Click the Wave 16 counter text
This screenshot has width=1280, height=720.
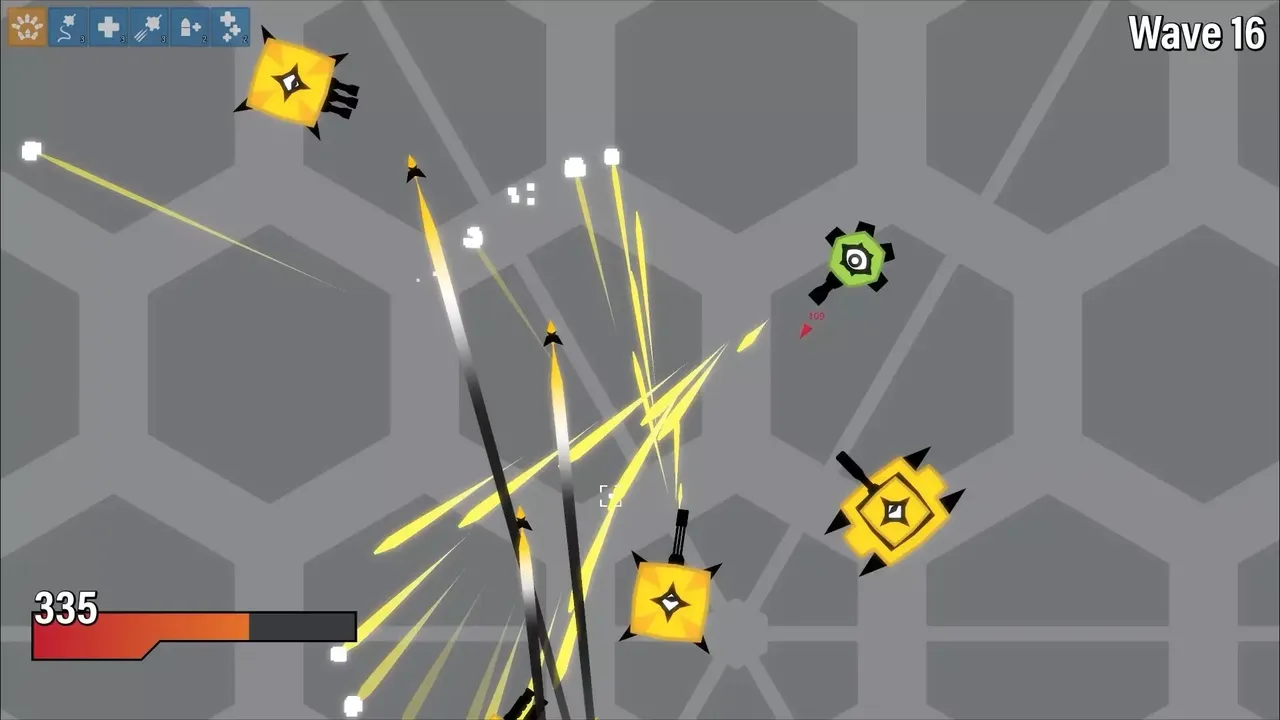tap(1196, 34)
